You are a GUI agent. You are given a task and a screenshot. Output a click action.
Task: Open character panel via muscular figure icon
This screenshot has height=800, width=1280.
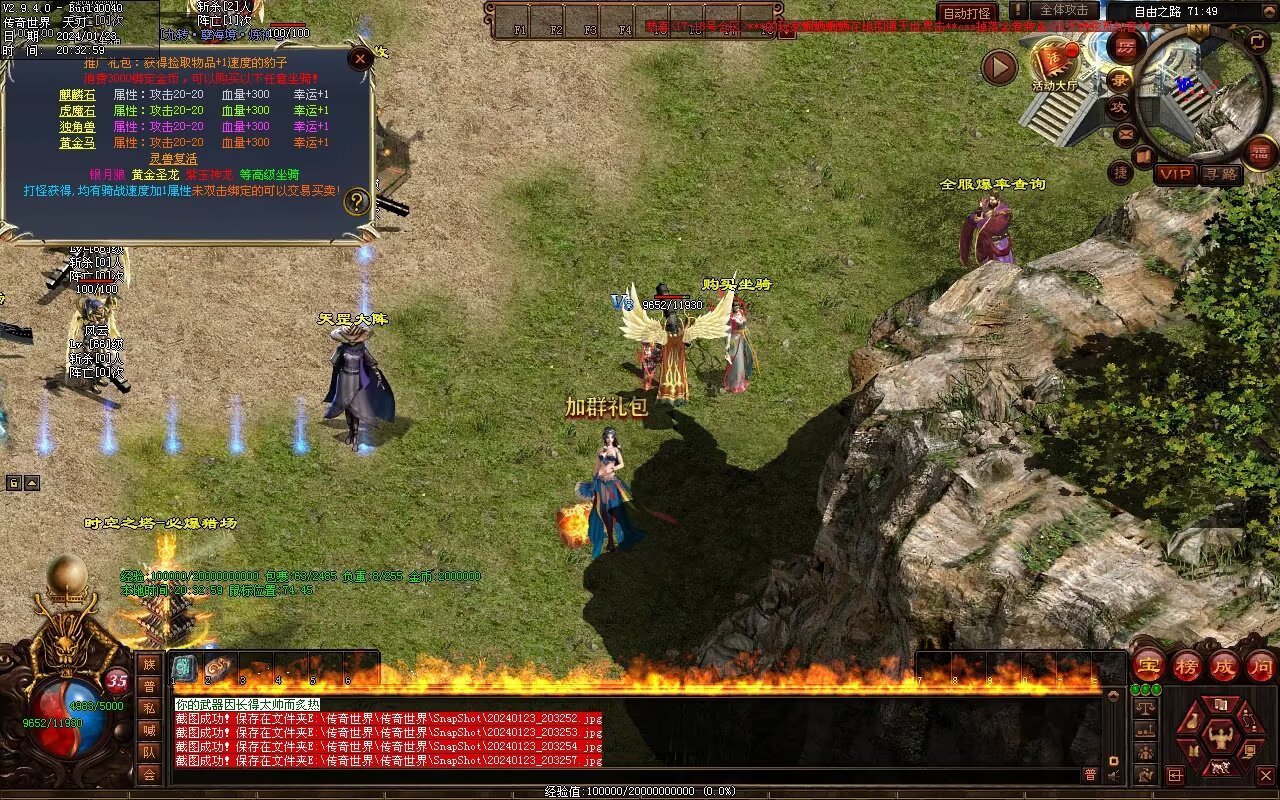pos(1219,738)
